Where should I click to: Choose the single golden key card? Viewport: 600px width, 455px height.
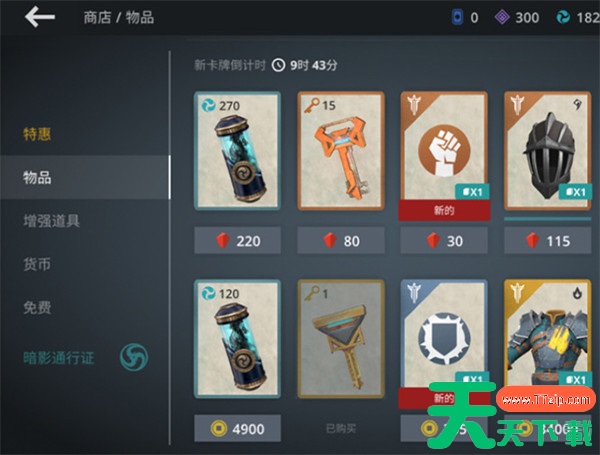[x=341, y=342]
